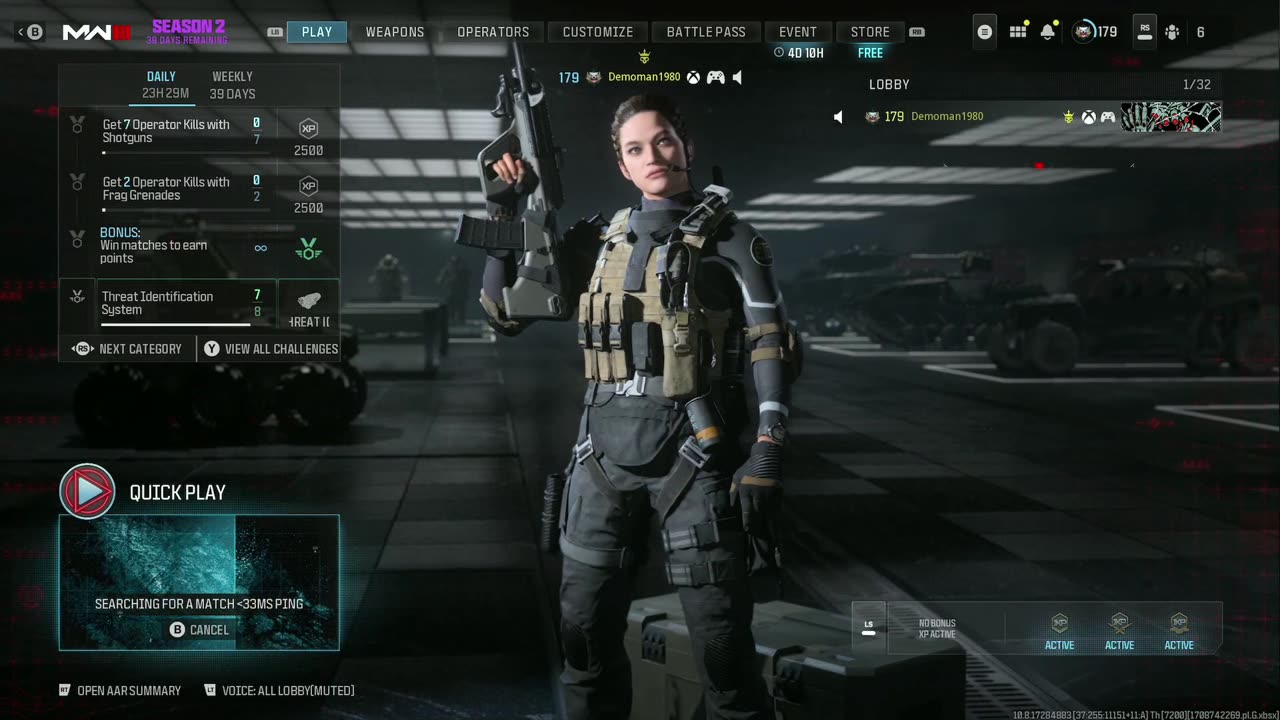Visit the Store tab

tap(870, 32)
